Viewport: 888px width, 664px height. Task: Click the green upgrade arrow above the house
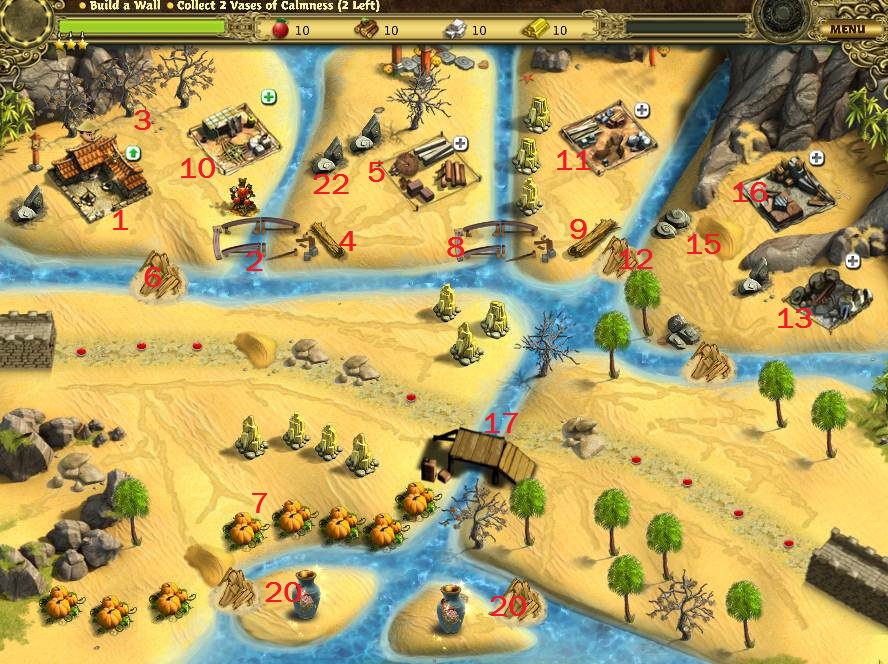[133, 153]
